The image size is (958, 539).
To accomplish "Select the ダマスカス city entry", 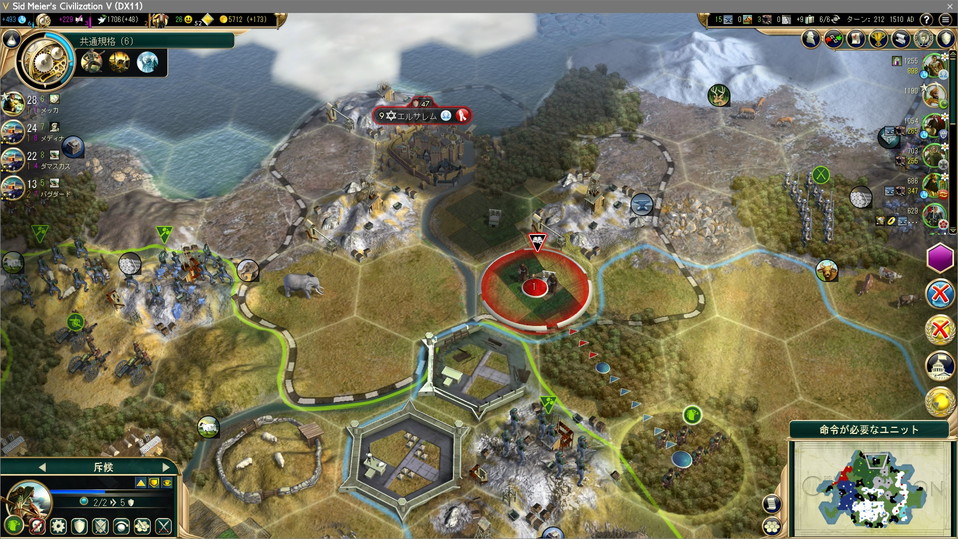I will coord(14,160).
